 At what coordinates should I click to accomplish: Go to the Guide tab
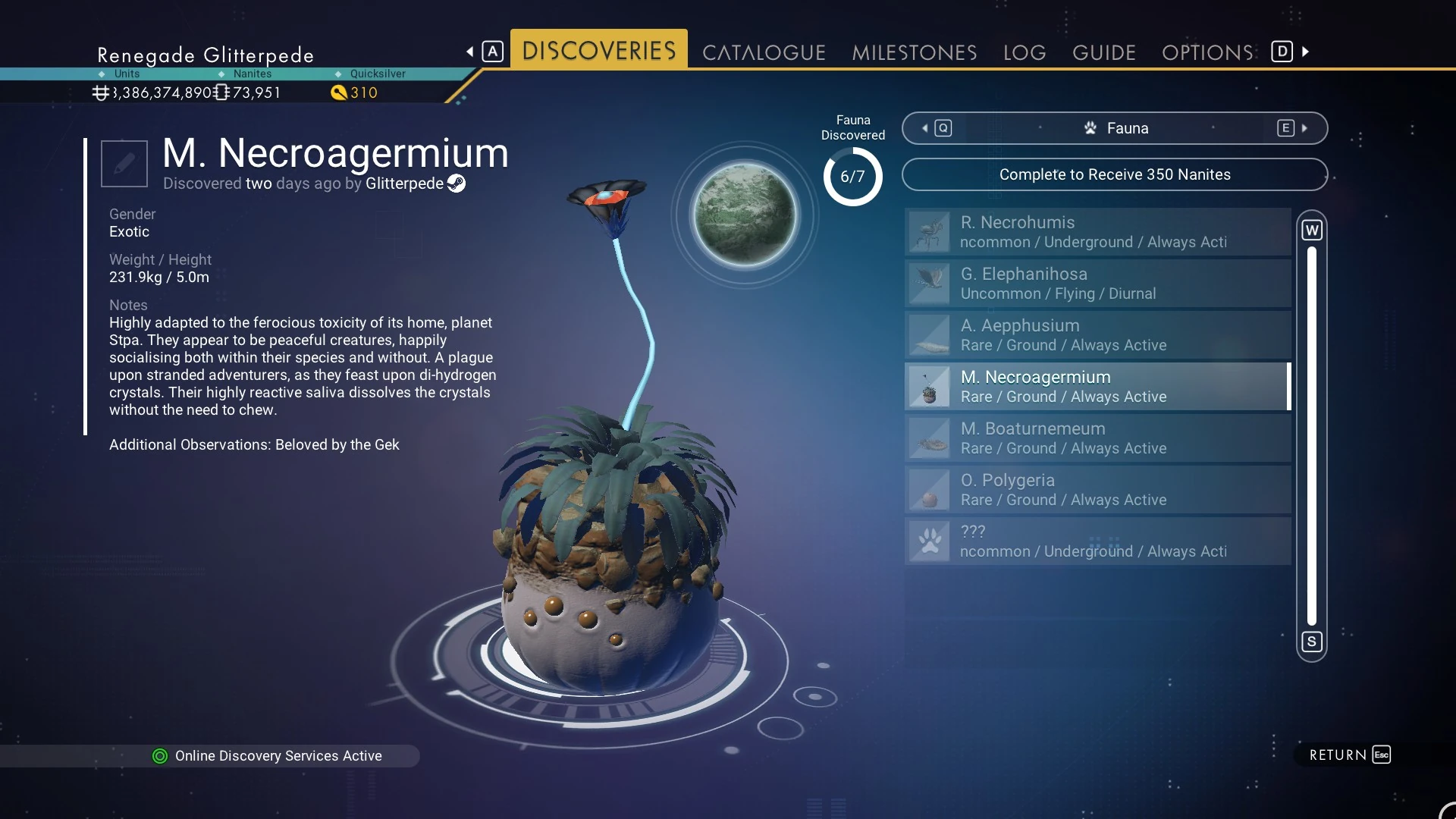(x=1103, y=52)
